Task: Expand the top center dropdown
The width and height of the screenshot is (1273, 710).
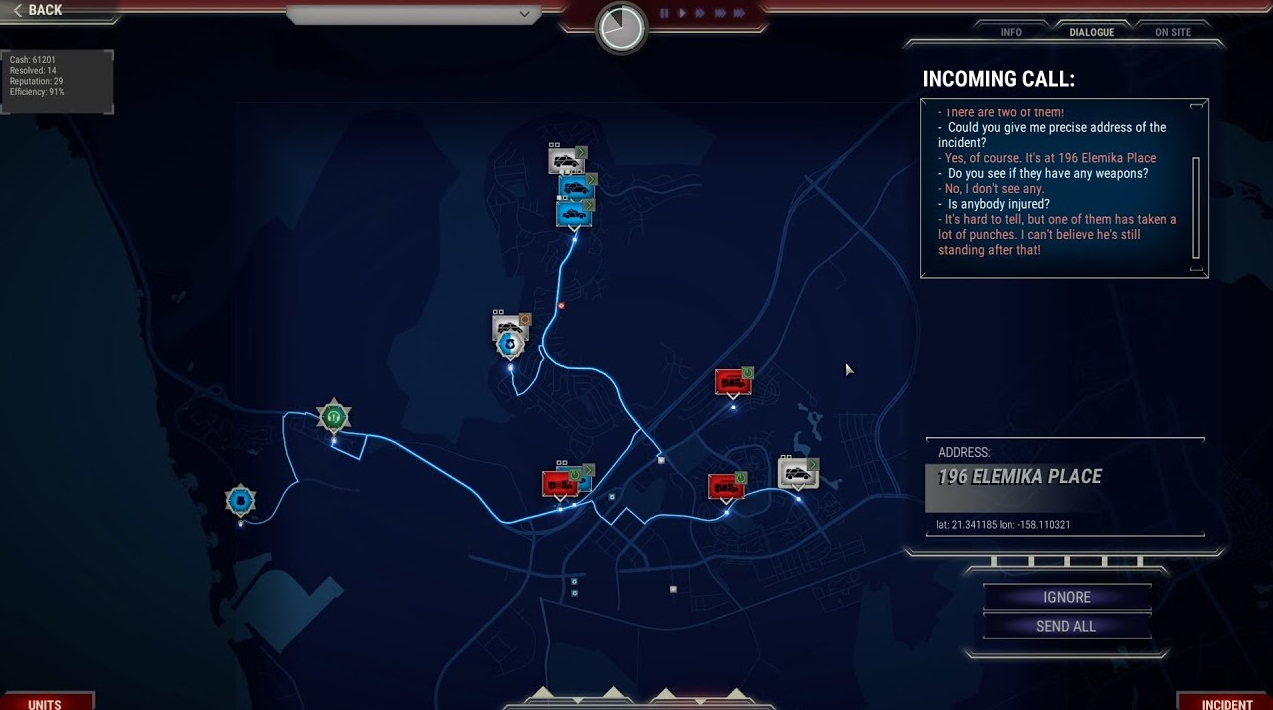Action: point(524,14)
